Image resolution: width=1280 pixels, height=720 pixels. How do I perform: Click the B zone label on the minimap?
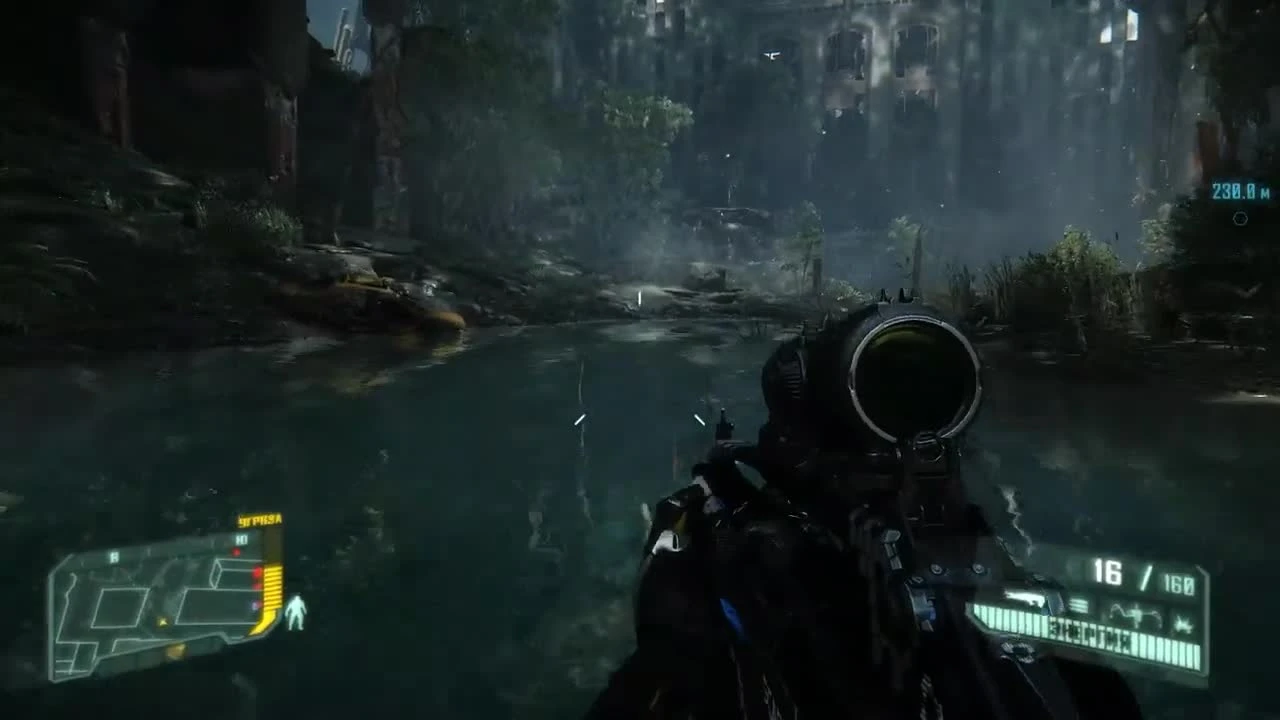tap(114, 555)
